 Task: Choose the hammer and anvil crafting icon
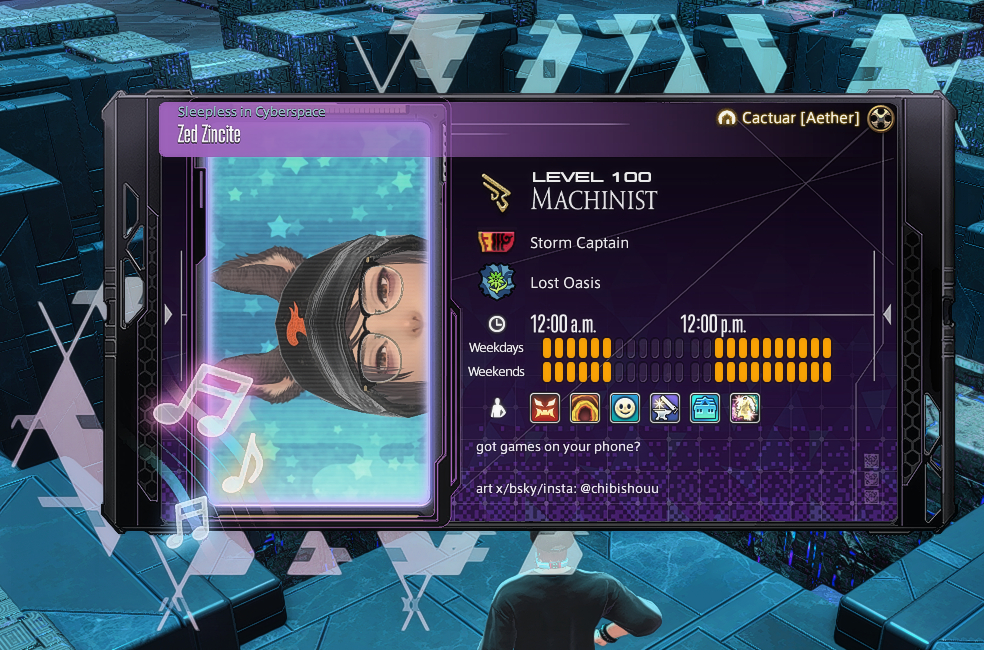tap(665, 408)
